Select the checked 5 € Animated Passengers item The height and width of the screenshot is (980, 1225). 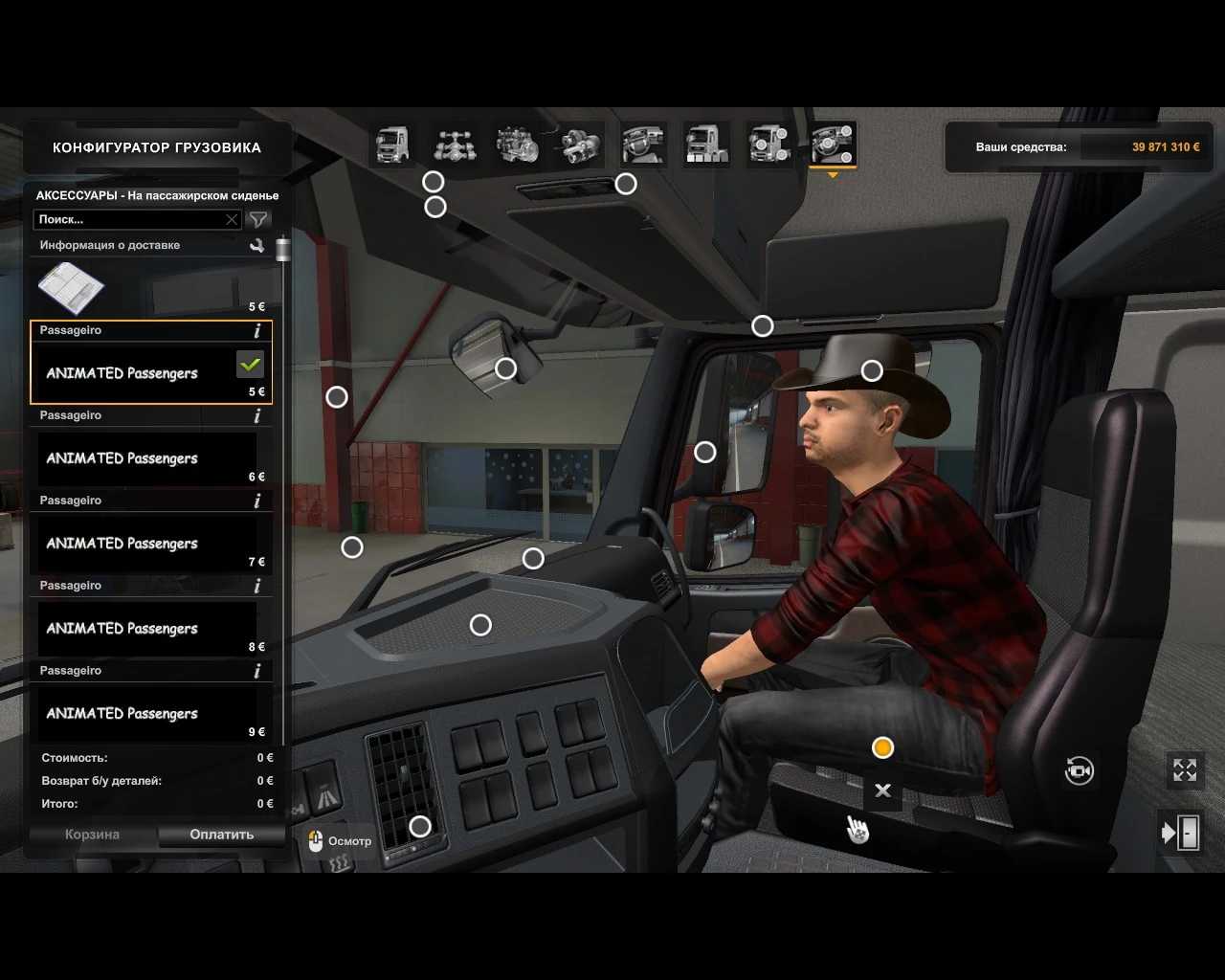click(x=151, y=372)
